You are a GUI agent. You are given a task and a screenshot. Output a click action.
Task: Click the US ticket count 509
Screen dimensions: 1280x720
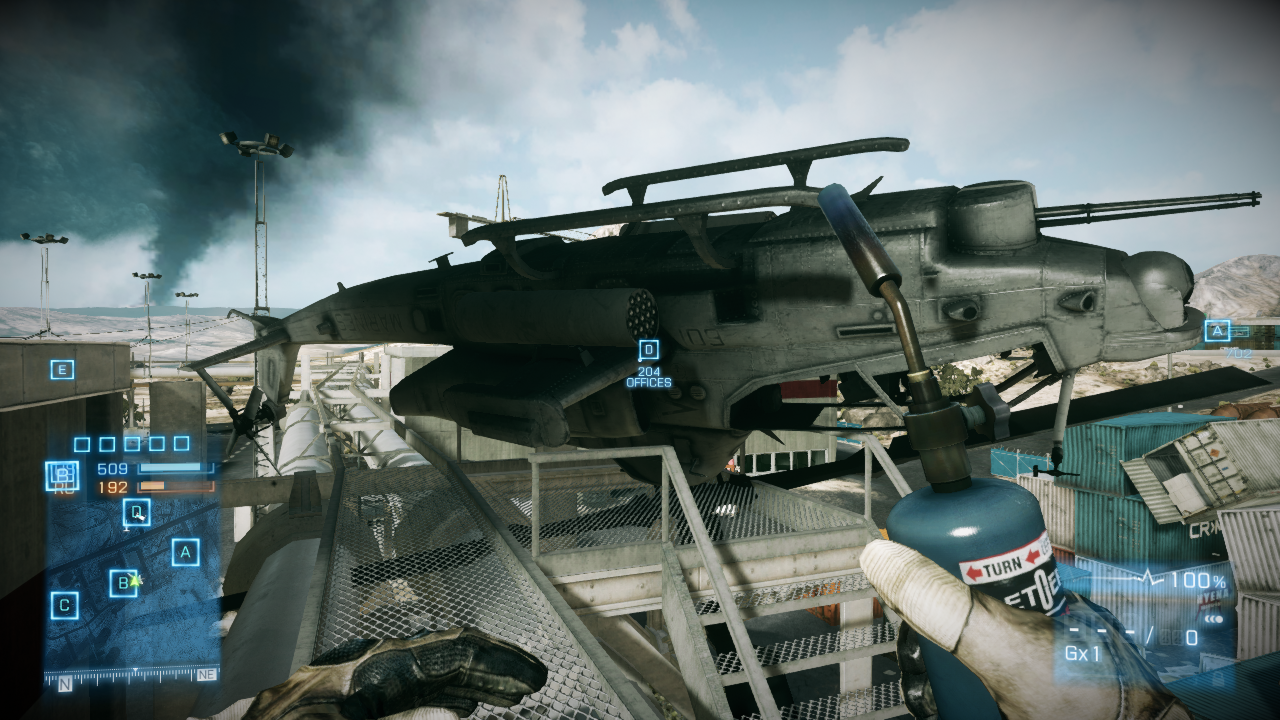[112, 468]
